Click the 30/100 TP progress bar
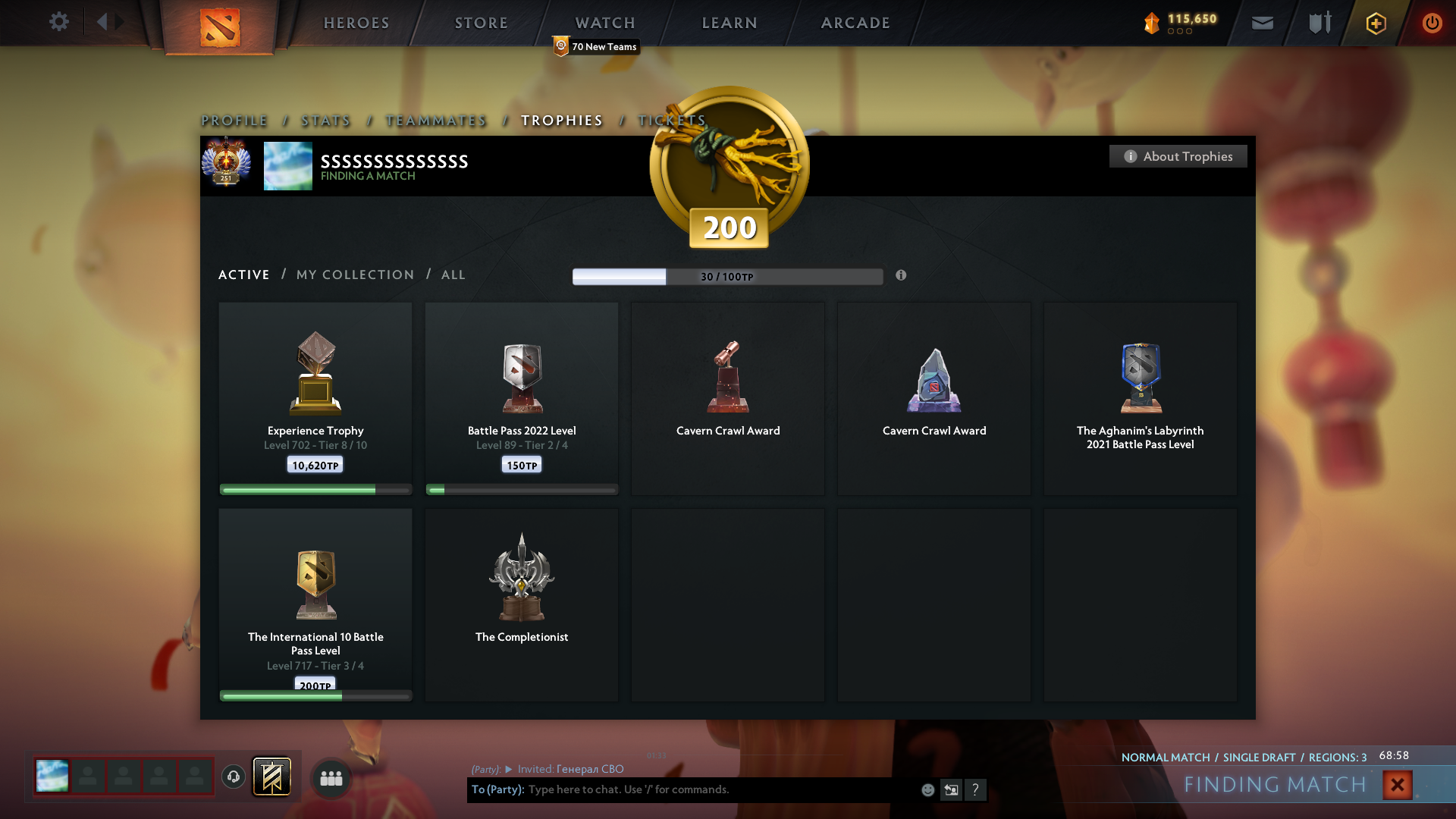Viewport: 1456px width, 819px height. pos(728,276)
